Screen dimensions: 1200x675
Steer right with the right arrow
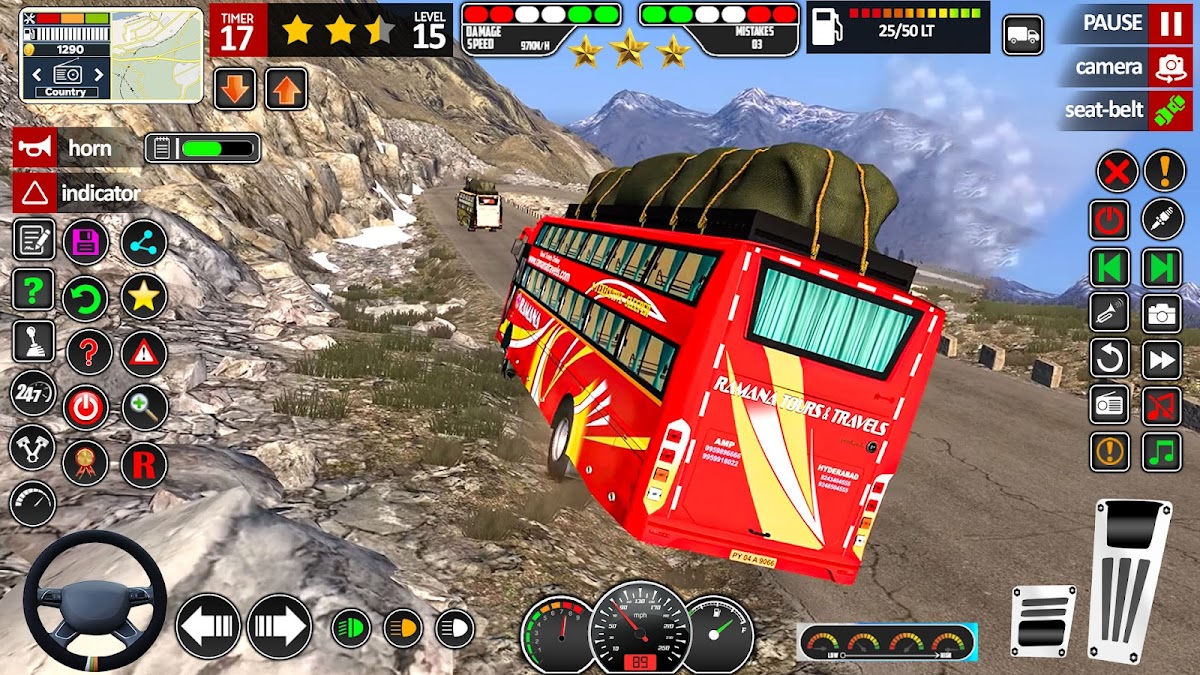[x=279, y=626]
